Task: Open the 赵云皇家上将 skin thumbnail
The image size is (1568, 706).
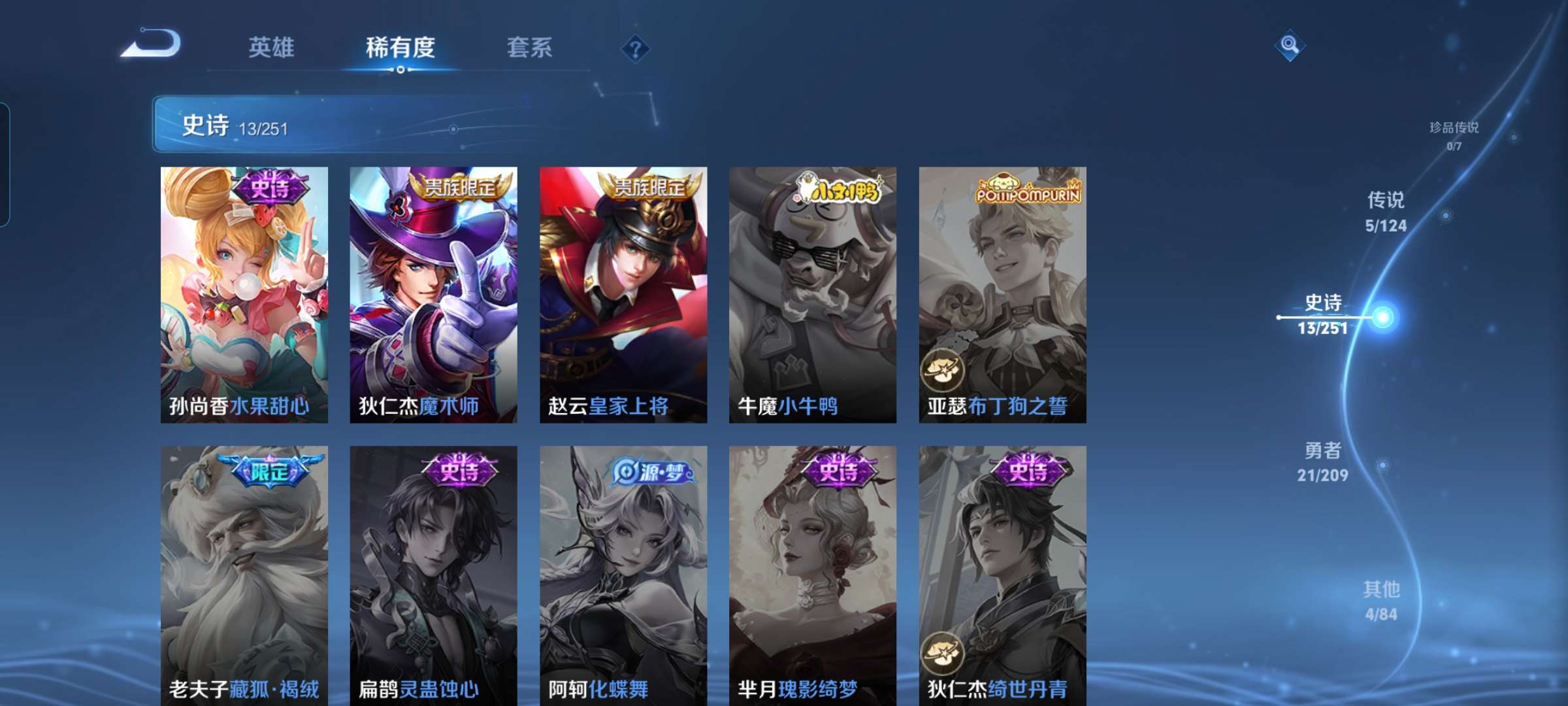Action: tap(624, 294)
